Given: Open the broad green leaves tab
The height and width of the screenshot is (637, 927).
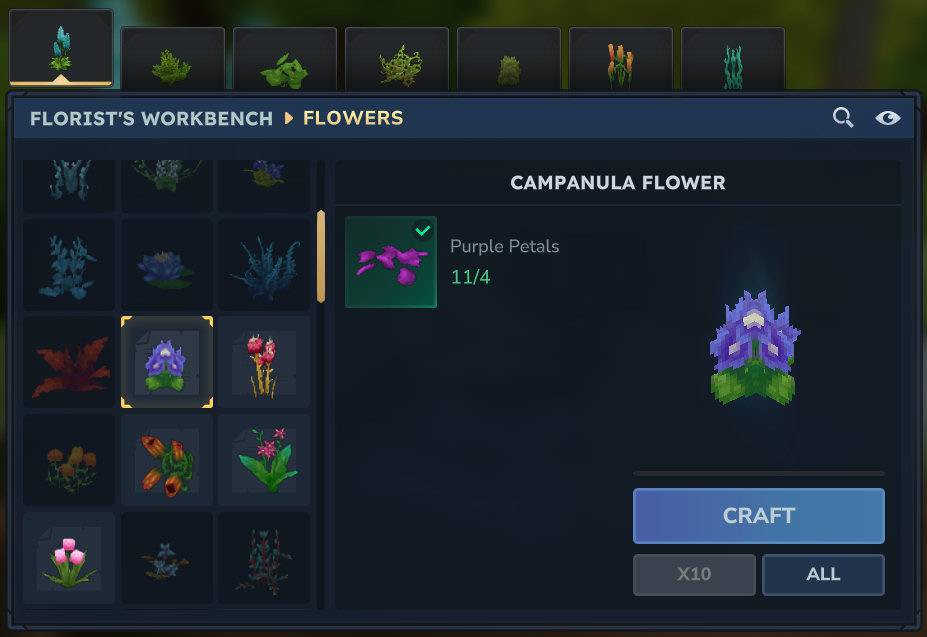Looking at the screenshot, I should [x=285, y=62].
